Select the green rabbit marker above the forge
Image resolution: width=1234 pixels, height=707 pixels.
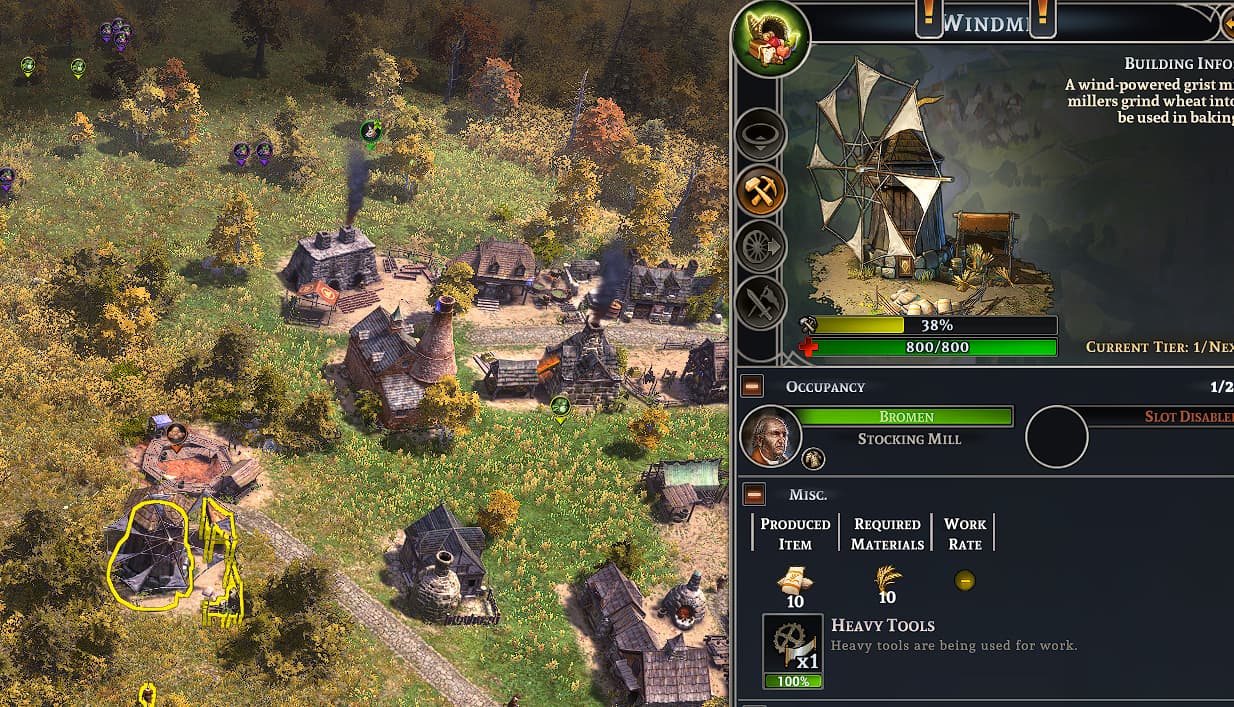371,131
